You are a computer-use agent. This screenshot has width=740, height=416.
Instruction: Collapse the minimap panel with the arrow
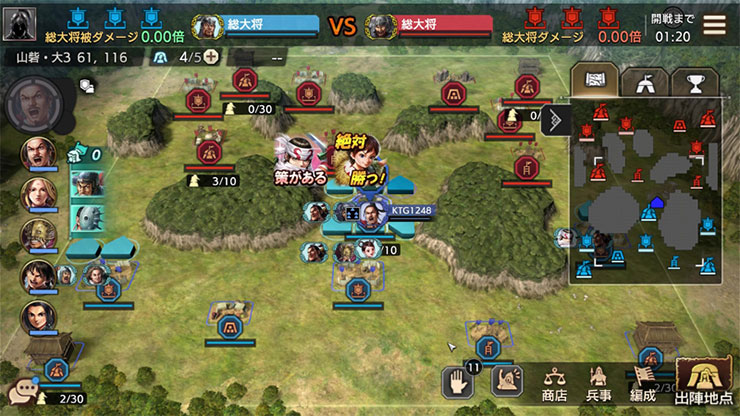pos(556,120)
